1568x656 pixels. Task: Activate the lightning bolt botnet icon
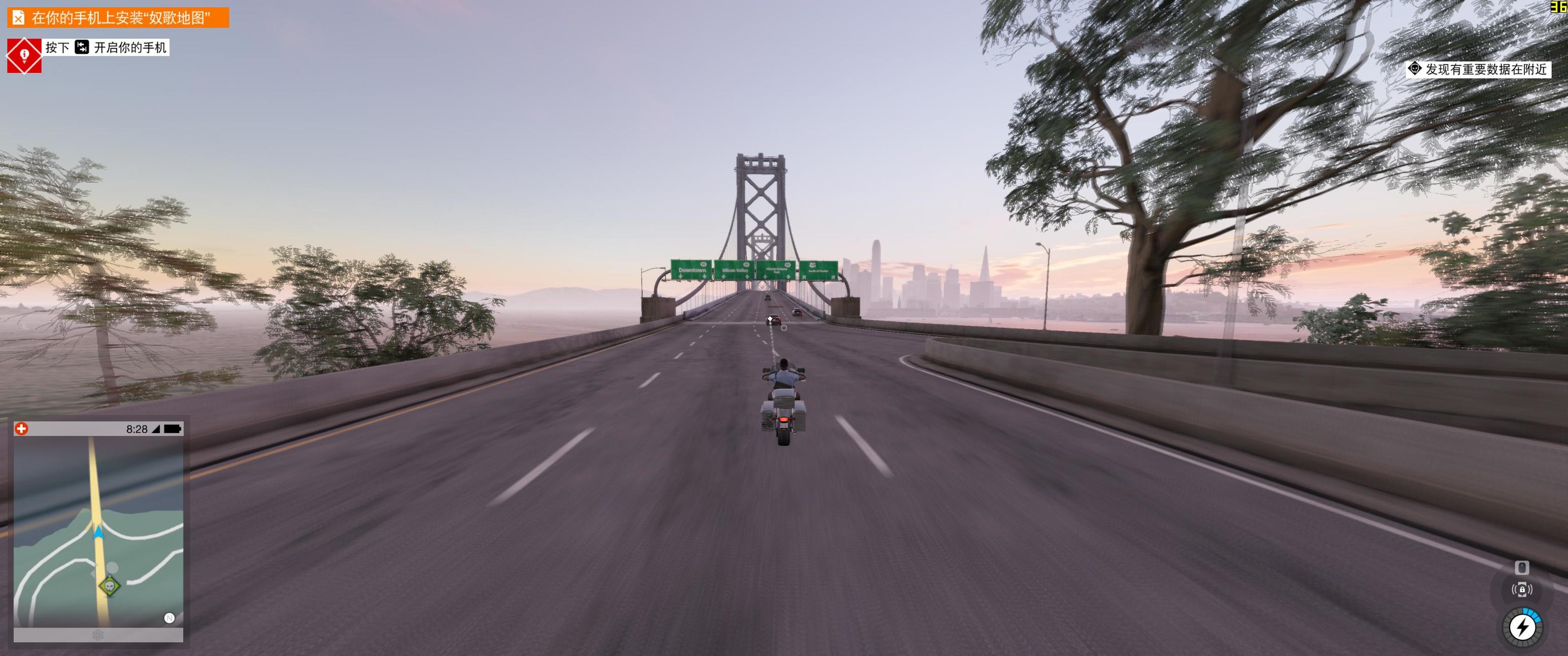(x=1522, y=627)
